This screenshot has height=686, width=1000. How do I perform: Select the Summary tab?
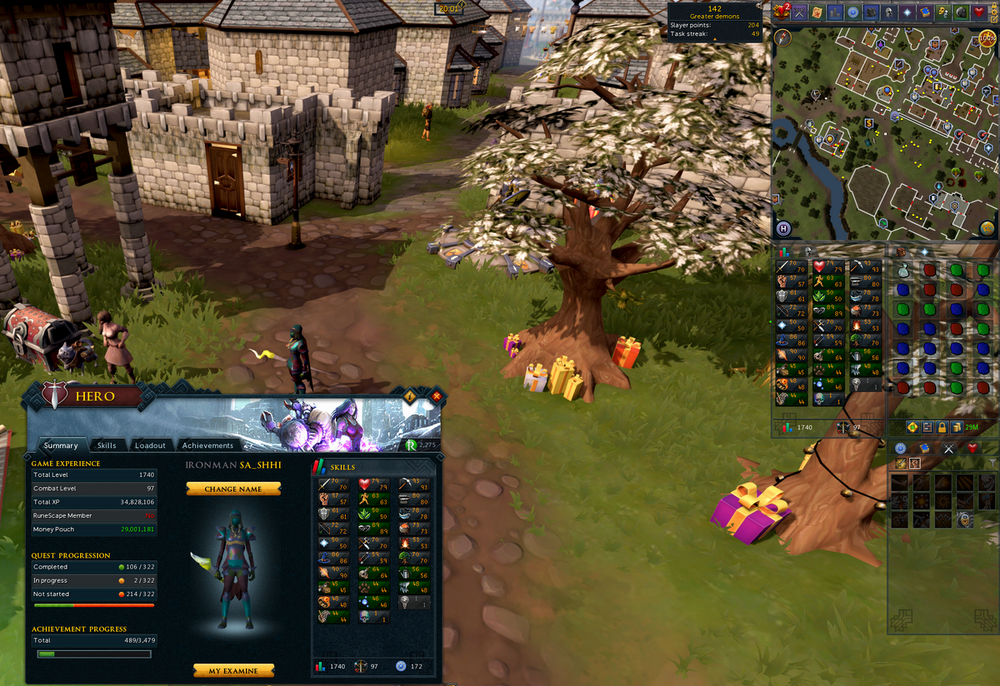pos(60,445)
